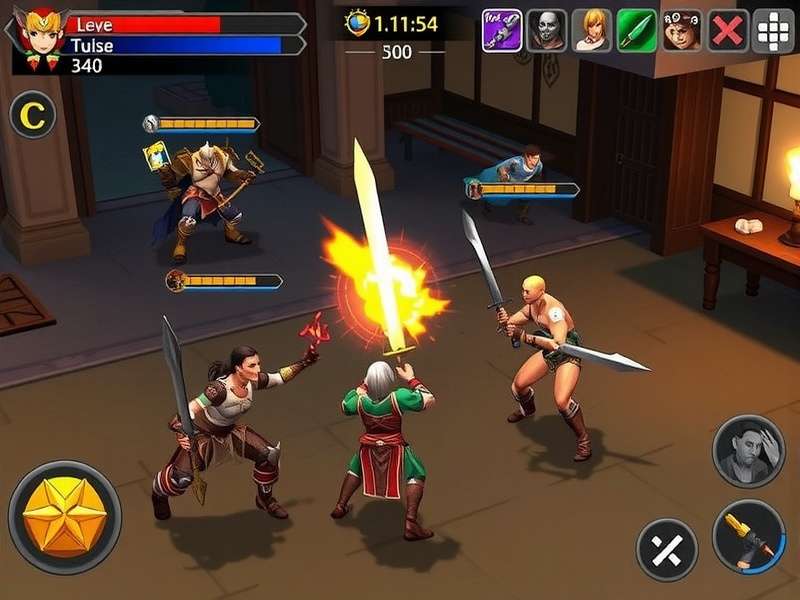This screenshot has height=600, width=800.
Task: Select the blonde-haired character portrait
Action: [x=592, y=30]
